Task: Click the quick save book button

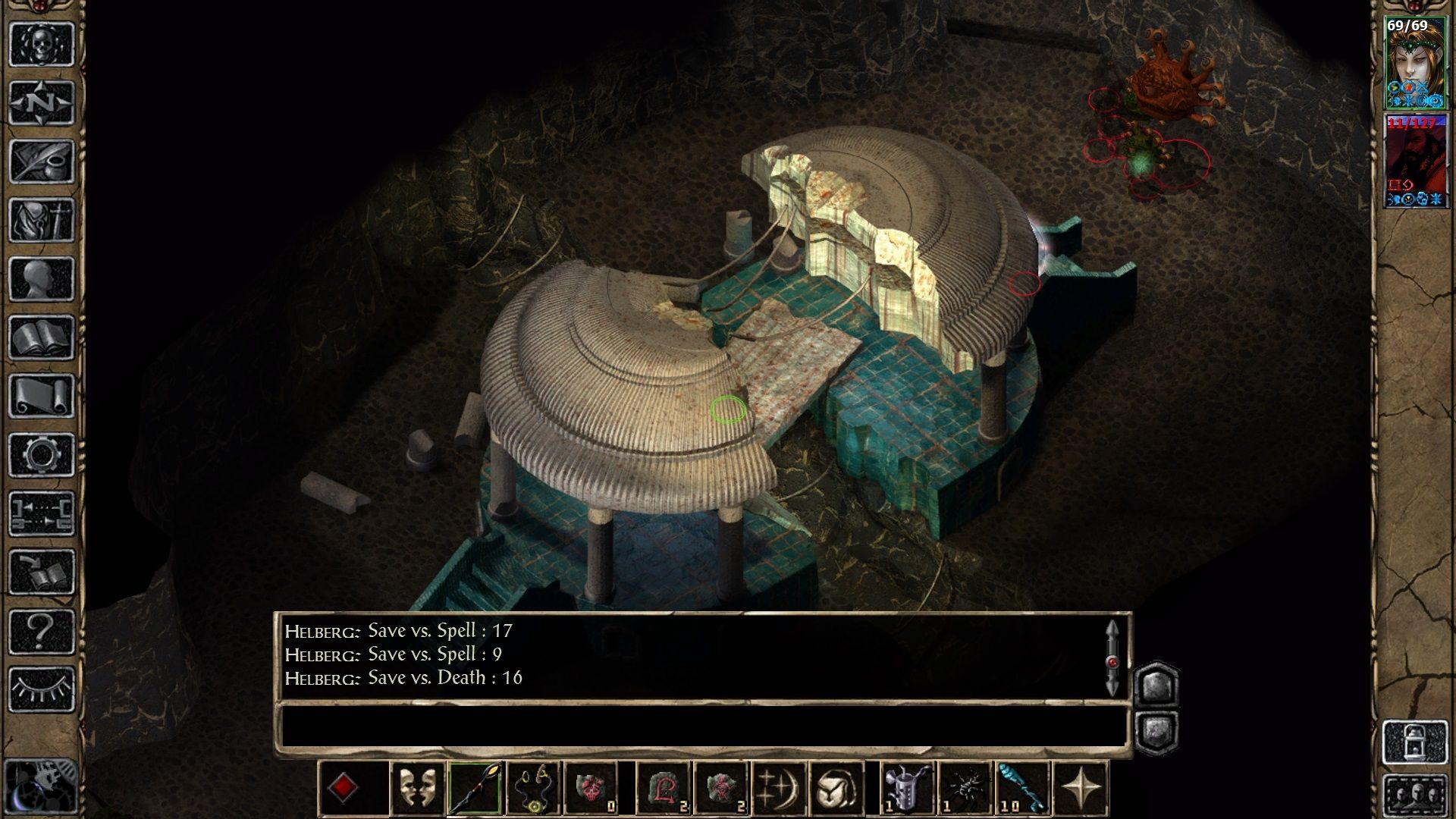Action: pyautogui.click(x=42, y=573)
